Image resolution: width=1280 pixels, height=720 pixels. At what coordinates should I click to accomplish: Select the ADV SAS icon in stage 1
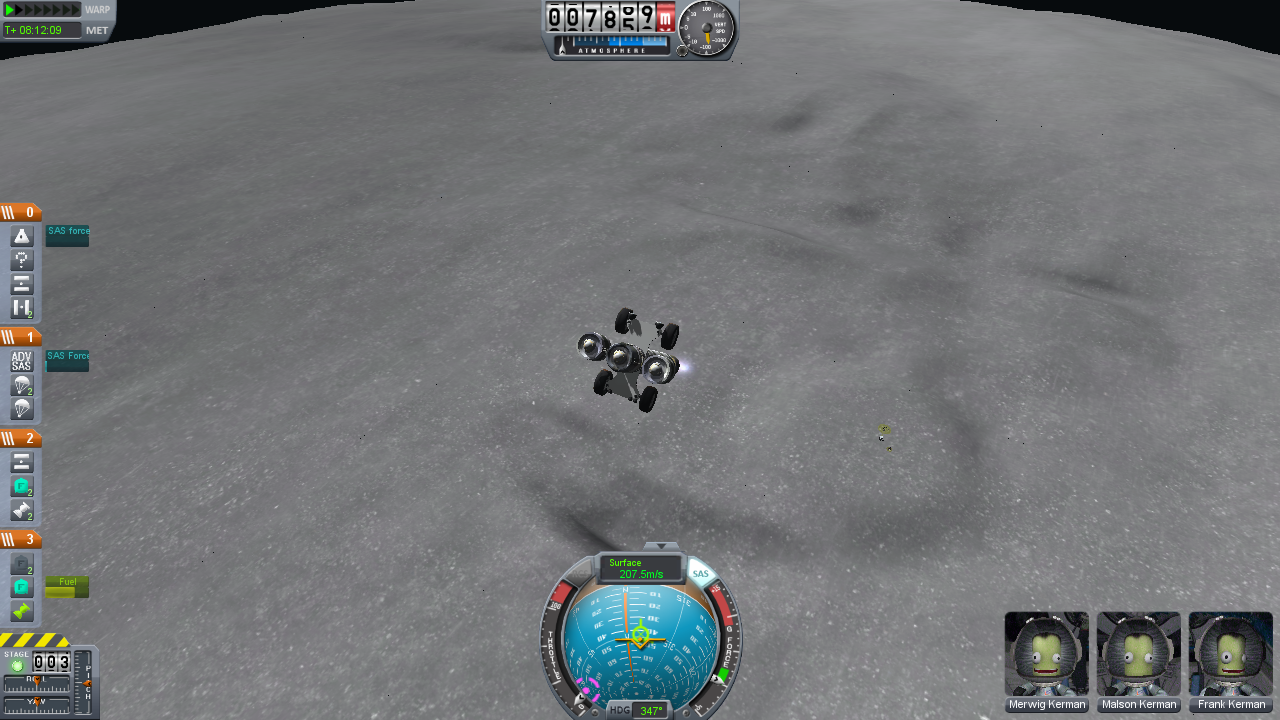coord(21,362)
